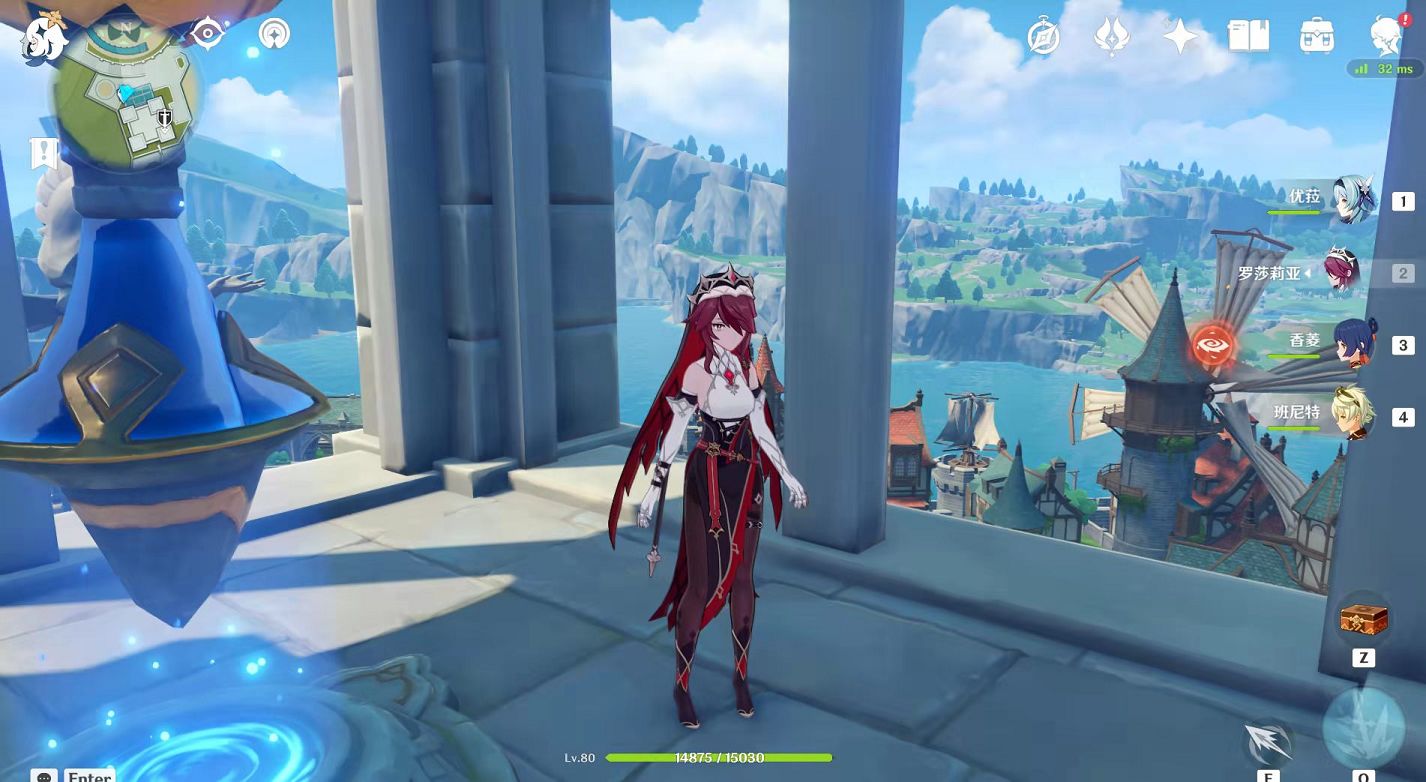Click the arch-and-star icon near the minimap
Screen dimensions: 1426x782
coord(274,34)
